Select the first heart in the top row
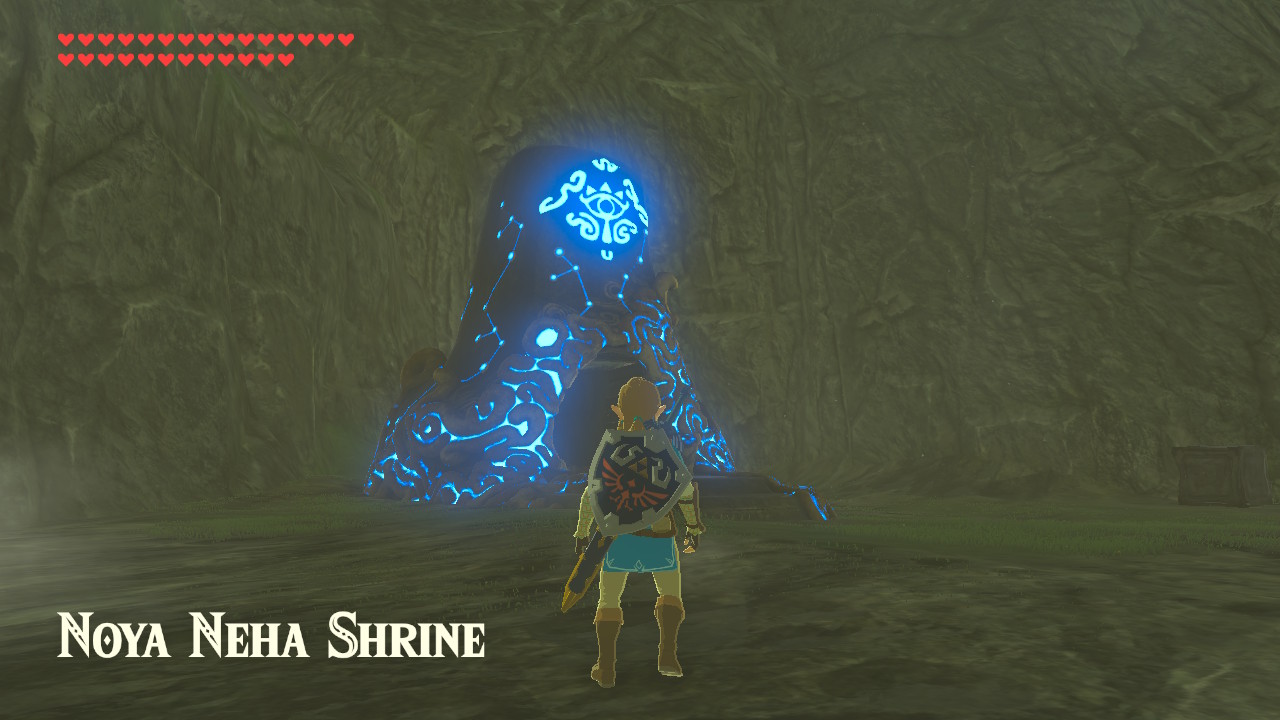The width and height of the screenshot is (1280, 720). 68,39
